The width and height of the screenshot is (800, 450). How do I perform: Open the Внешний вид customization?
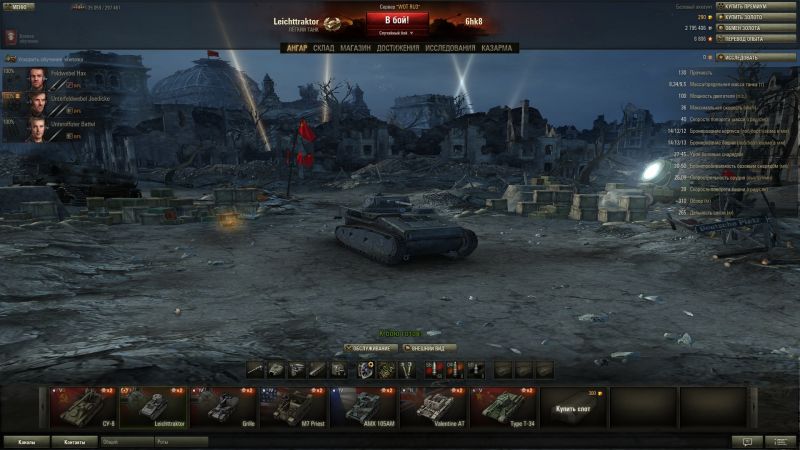430,348
